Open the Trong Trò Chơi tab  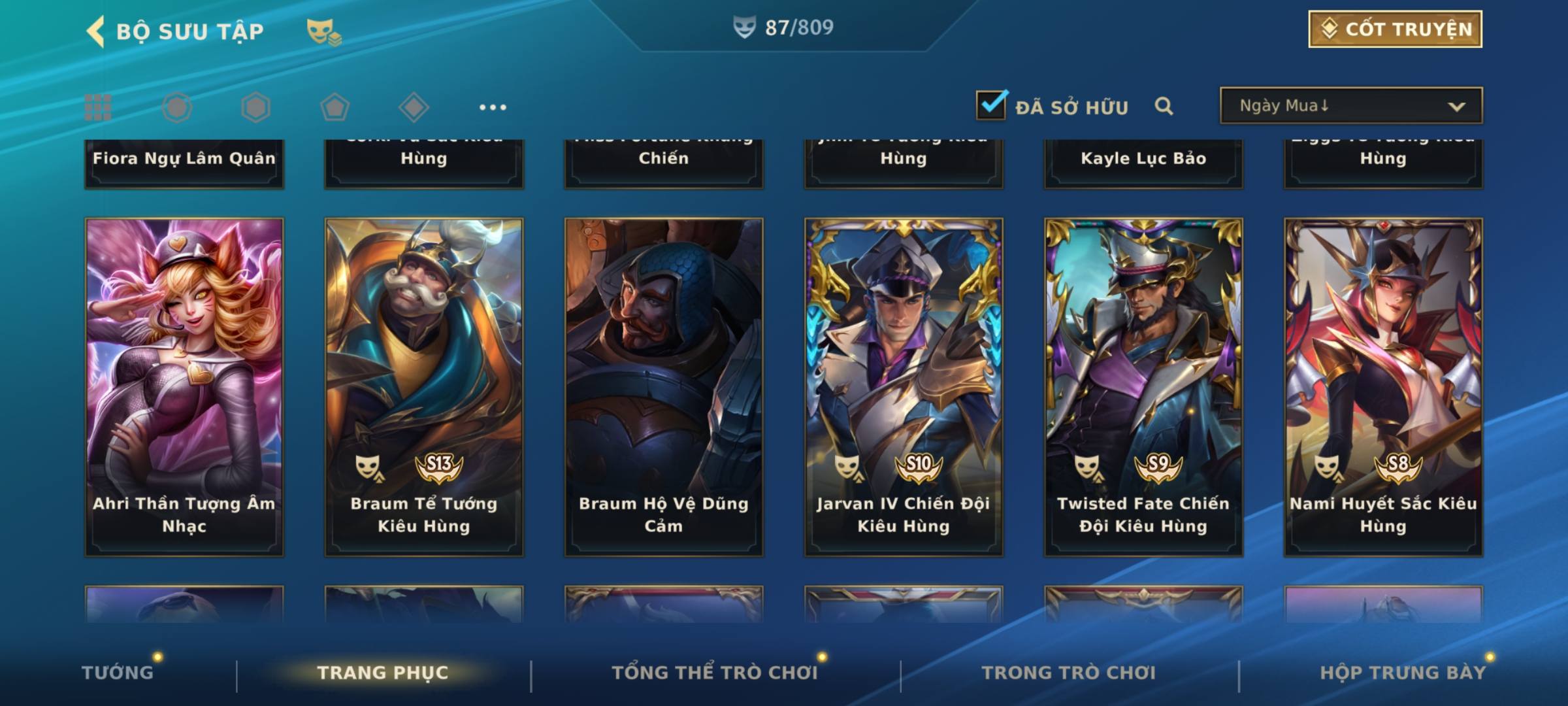pos(1069,673)
